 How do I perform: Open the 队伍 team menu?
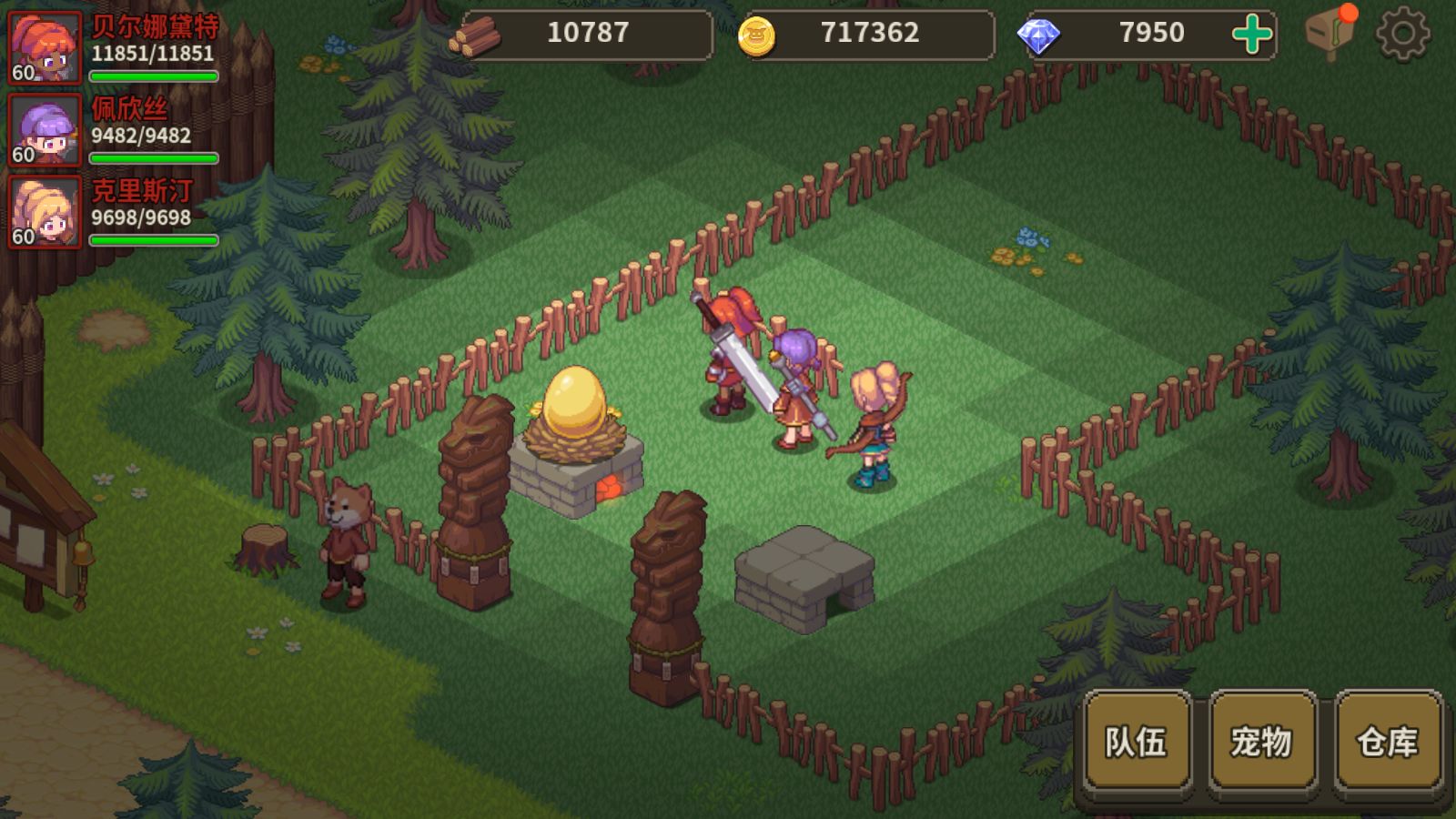point(1137,742)
